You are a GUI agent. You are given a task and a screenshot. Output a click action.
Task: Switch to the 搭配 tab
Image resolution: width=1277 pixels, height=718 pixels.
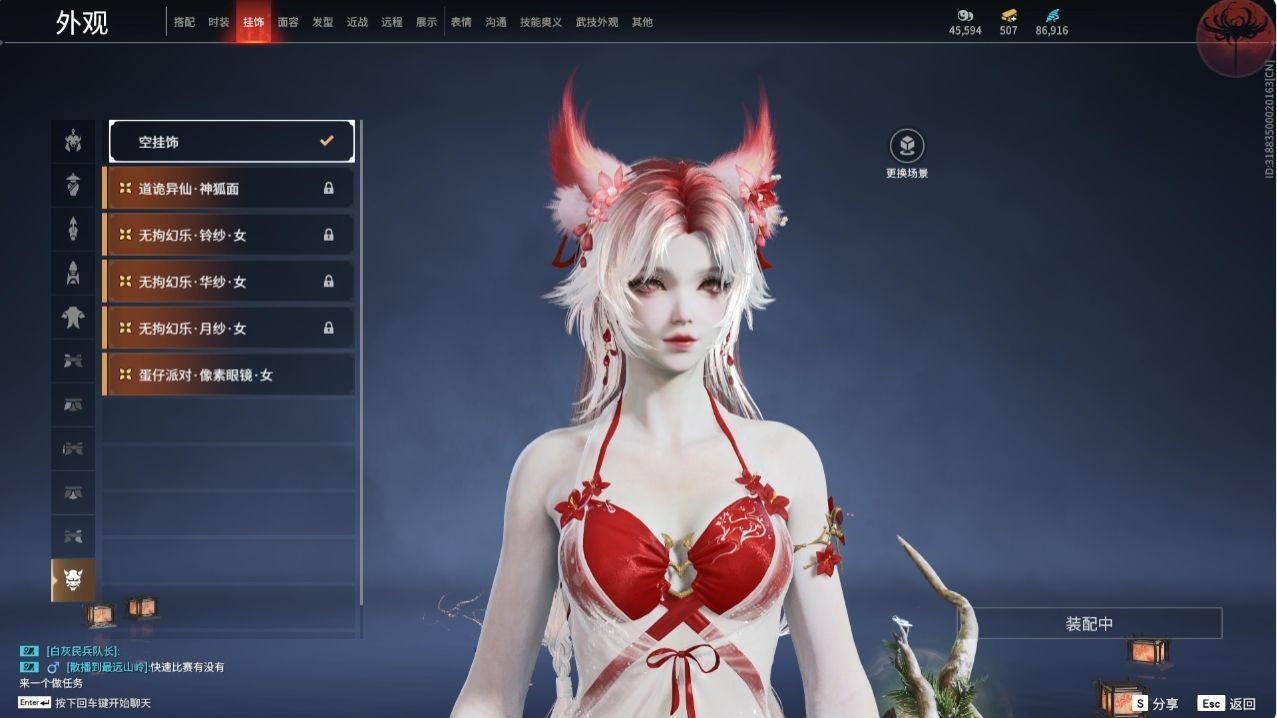tap(184, 22)
